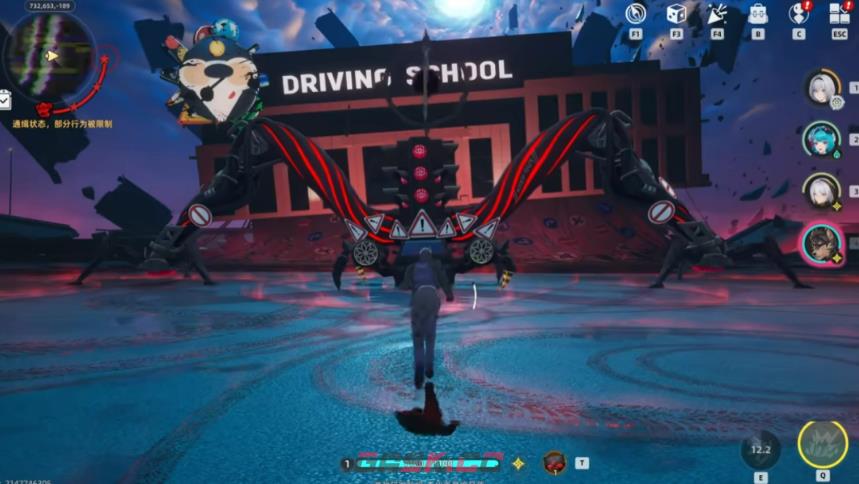The height and width of the screenshot is (484, 859).
Task: Open the party popper events icon
Action: point(717,14)
